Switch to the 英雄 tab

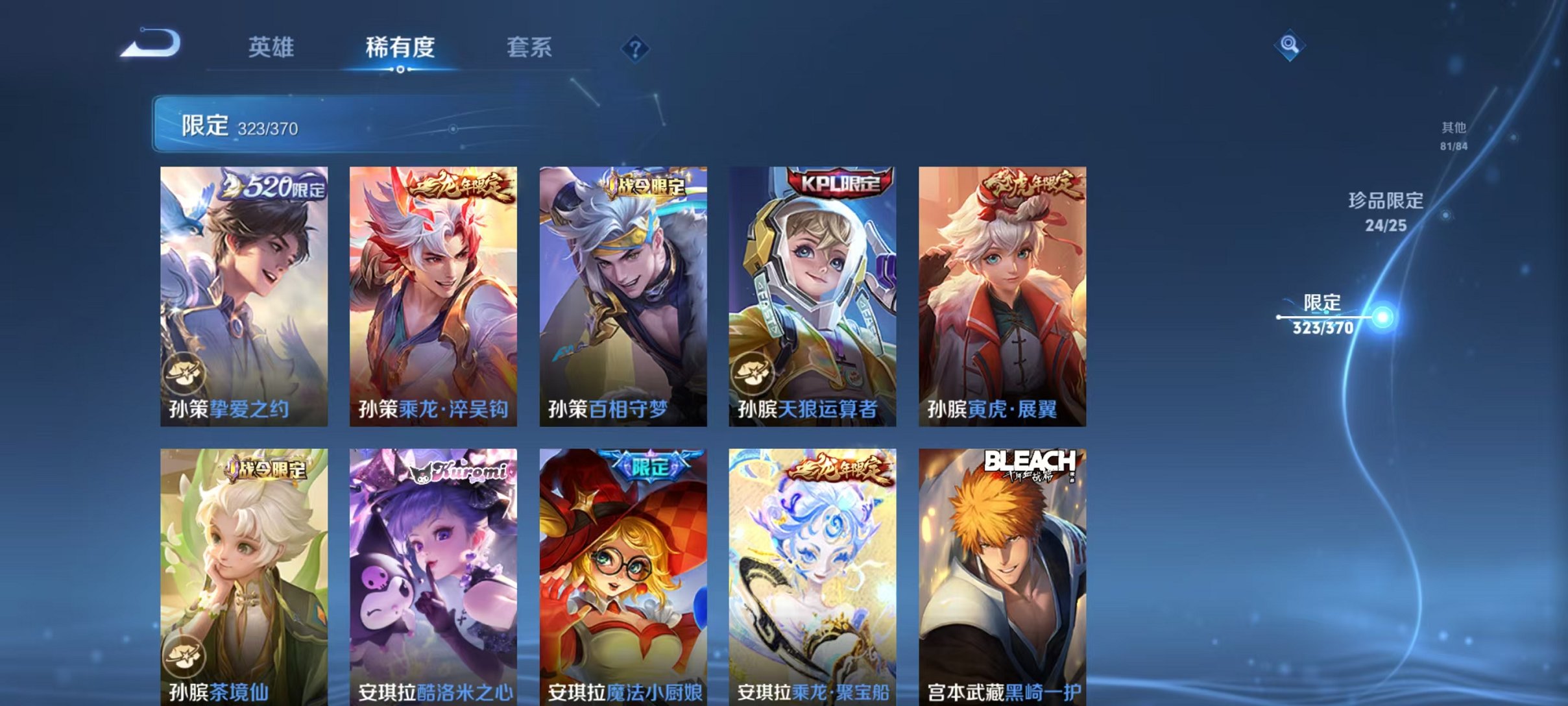tap(272, 47)
